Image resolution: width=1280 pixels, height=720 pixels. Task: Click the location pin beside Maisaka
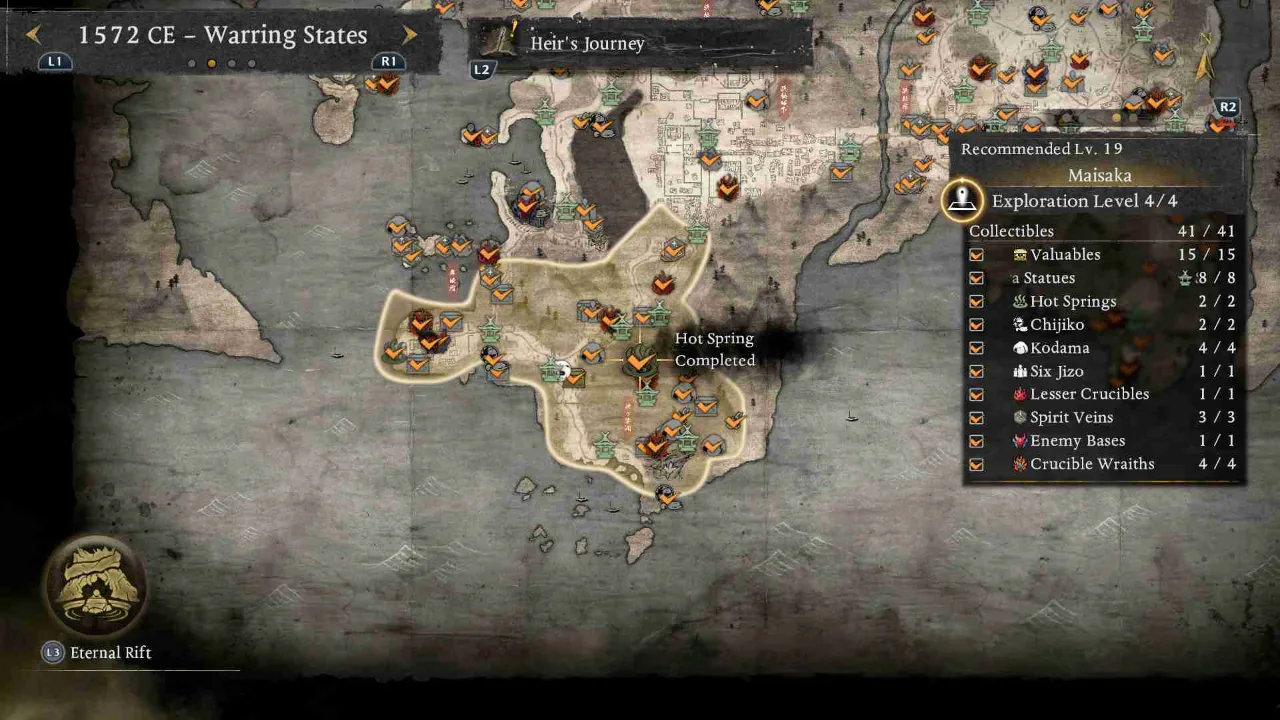coord(961,198)
